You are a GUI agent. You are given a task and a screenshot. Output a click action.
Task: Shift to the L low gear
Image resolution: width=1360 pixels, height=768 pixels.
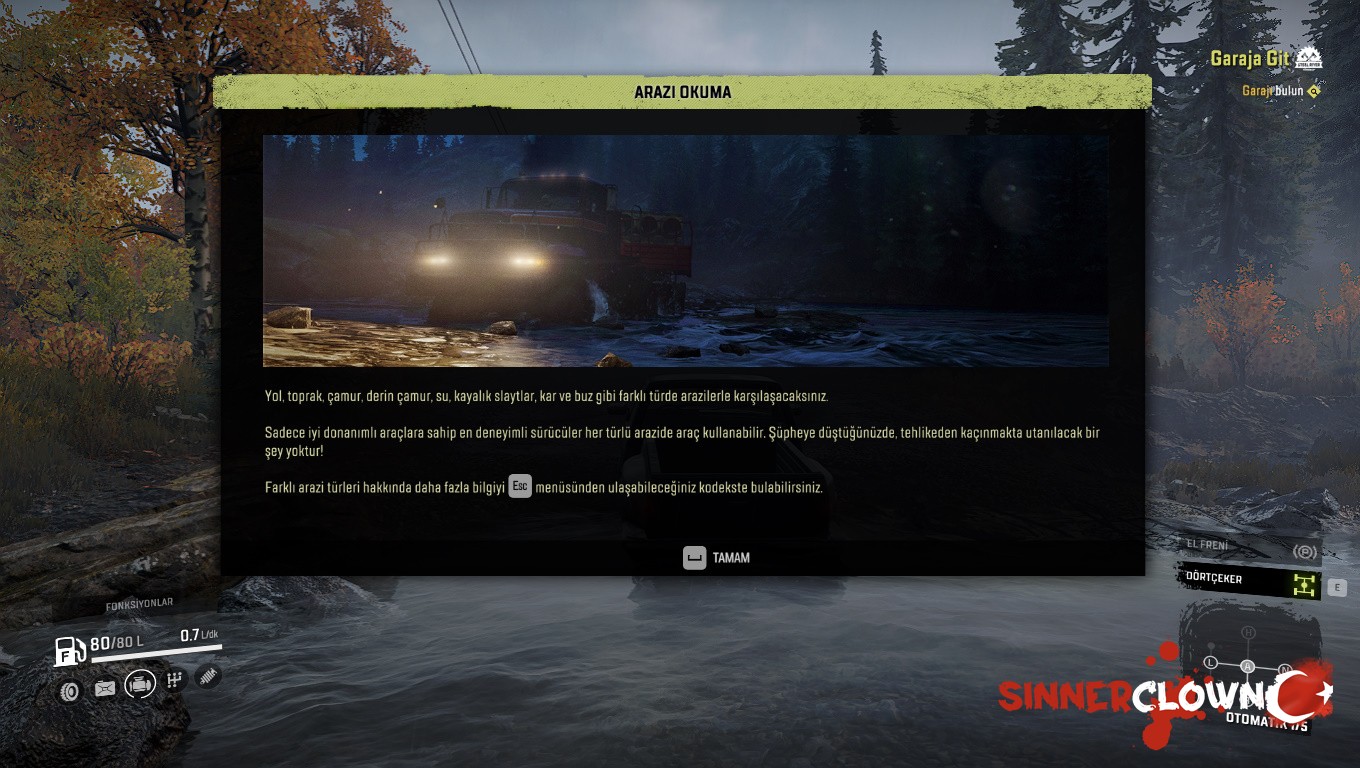pos(1211,662)
